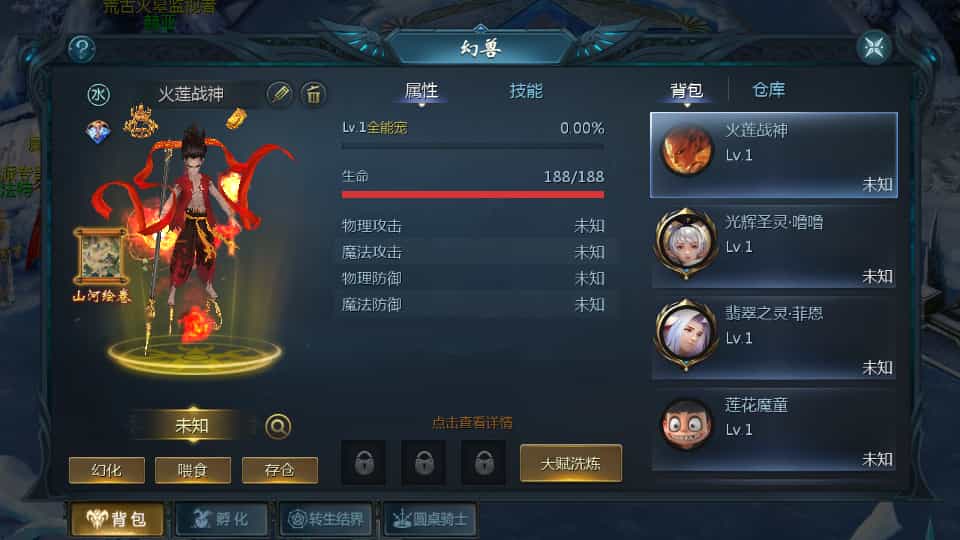Open the 转生结界 bottom tab
The width and height of the screenshot is (960, 540).
(327, 519)
